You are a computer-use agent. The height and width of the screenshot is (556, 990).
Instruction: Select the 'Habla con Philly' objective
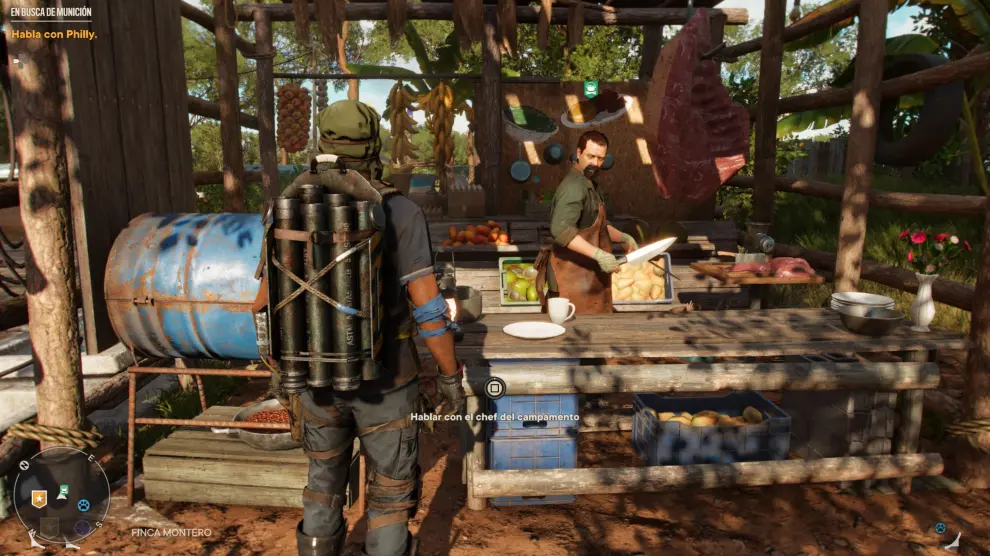pos(47,33)
